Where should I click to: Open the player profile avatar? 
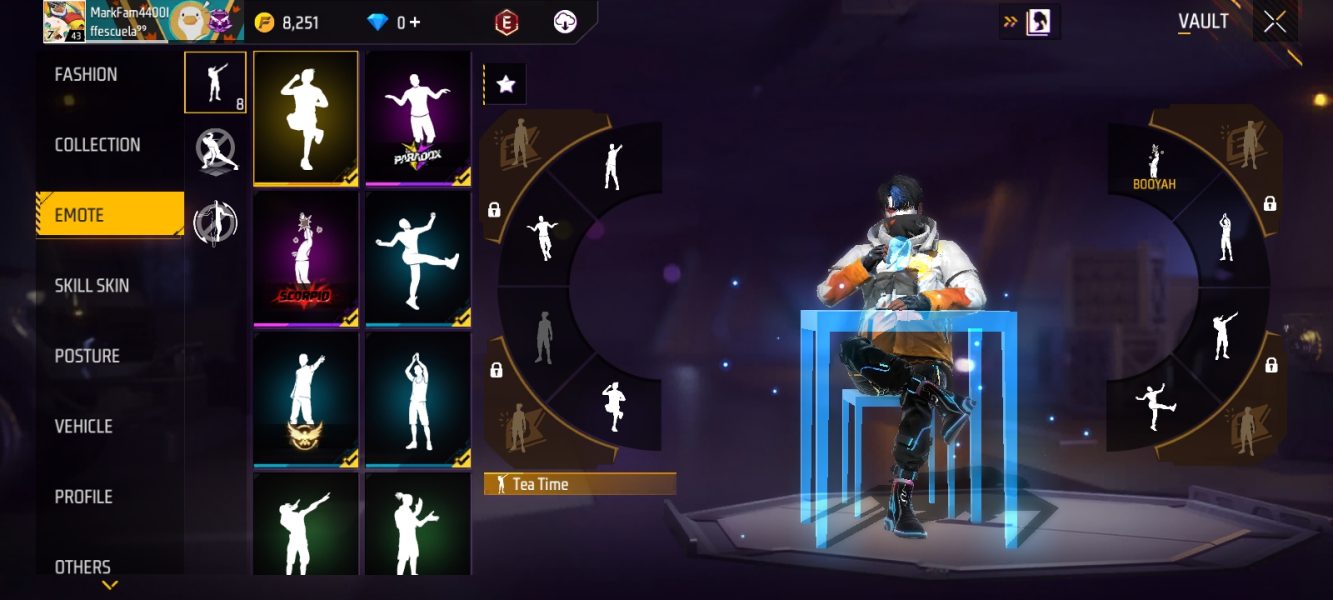(63, 21)
